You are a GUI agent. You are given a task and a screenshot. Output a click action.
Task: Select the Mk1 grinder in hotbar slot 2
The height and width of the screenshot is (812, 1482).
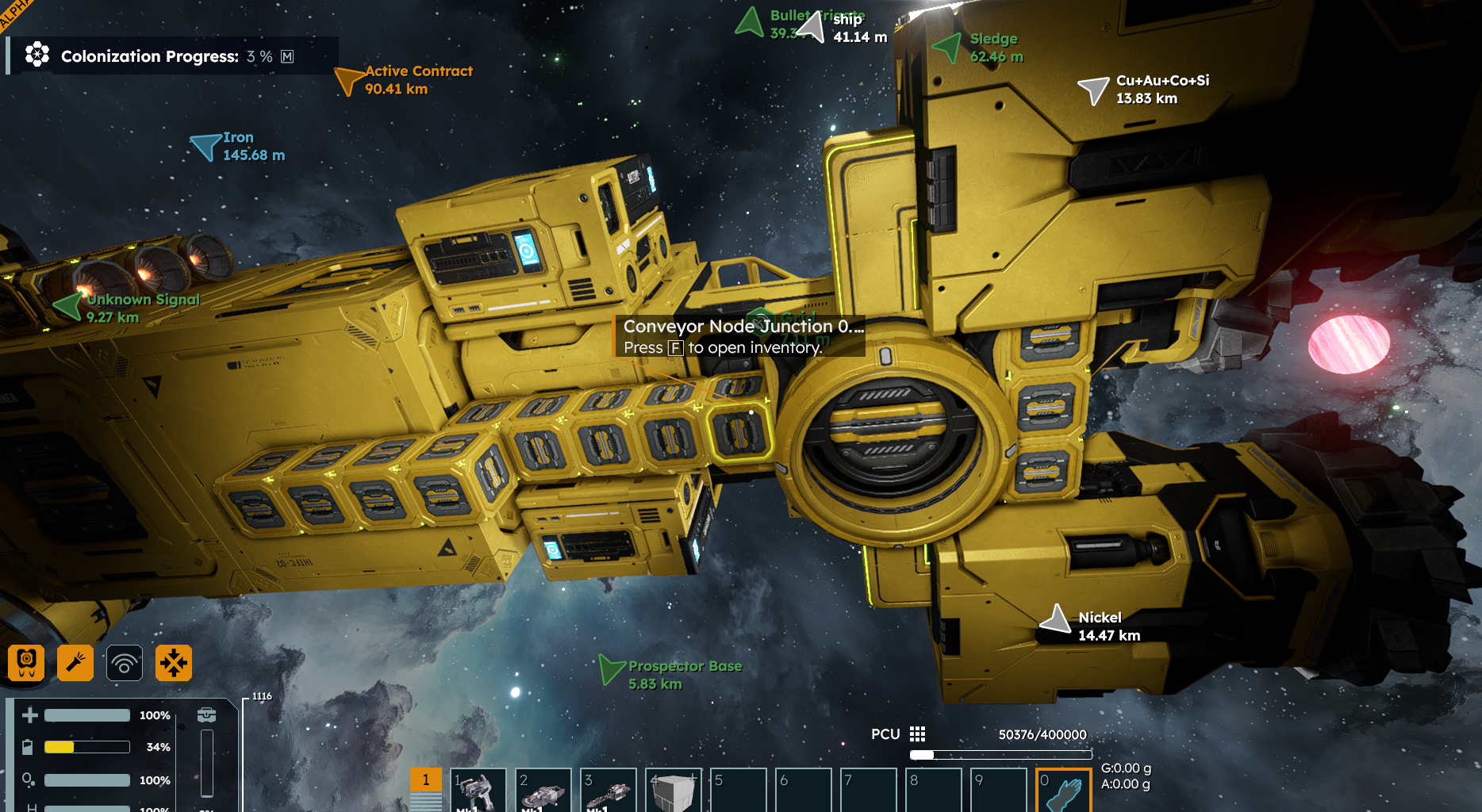(543, 790)
